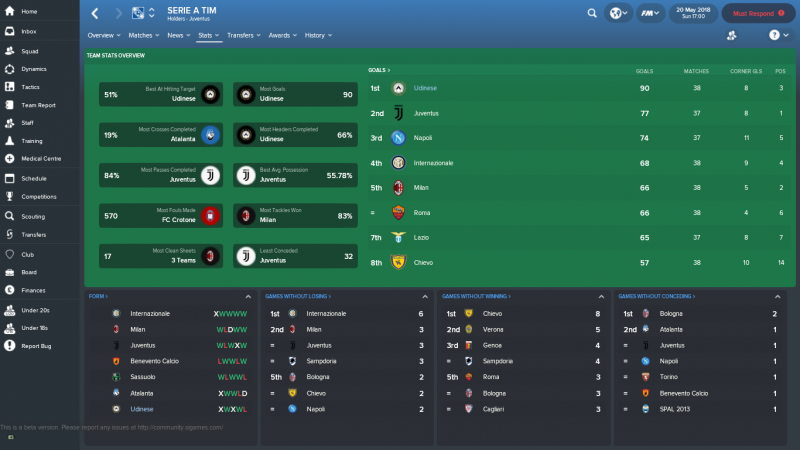
Task: Click the Must Respond button
Action: (753, 14)
